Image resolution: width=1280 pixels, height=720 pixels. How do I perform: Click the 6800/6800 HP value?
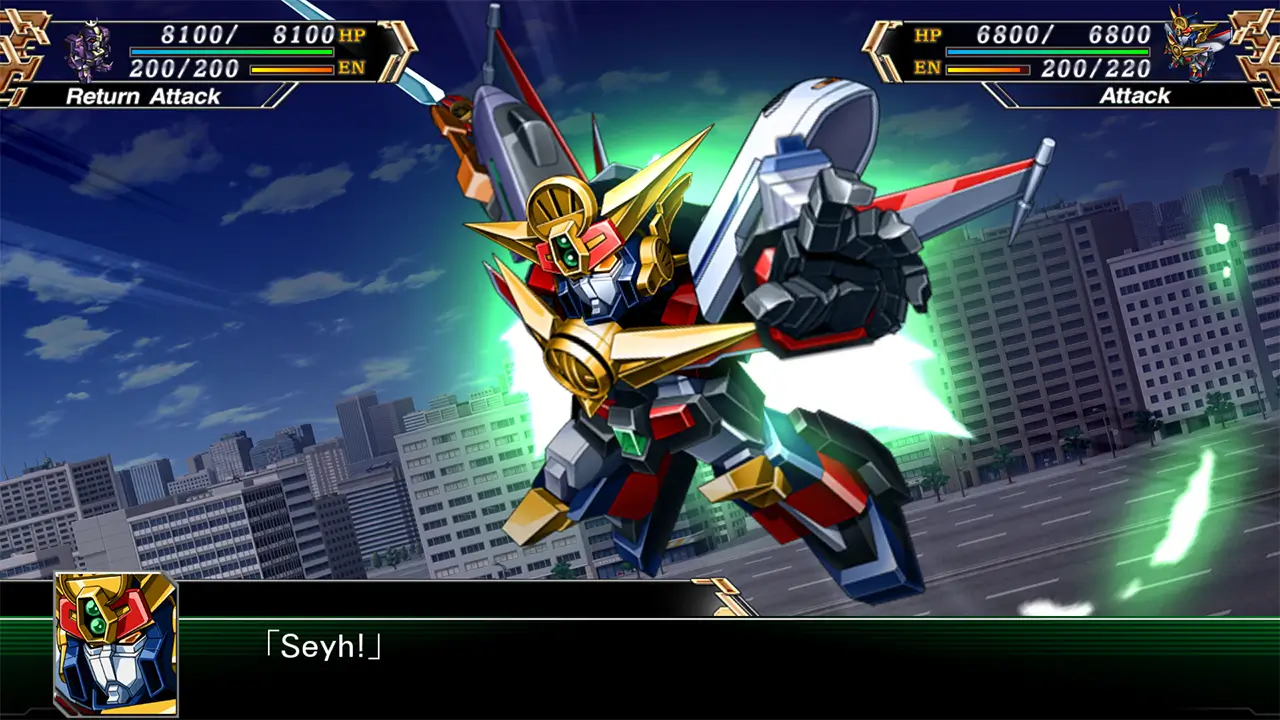(x=1065, y=33)
